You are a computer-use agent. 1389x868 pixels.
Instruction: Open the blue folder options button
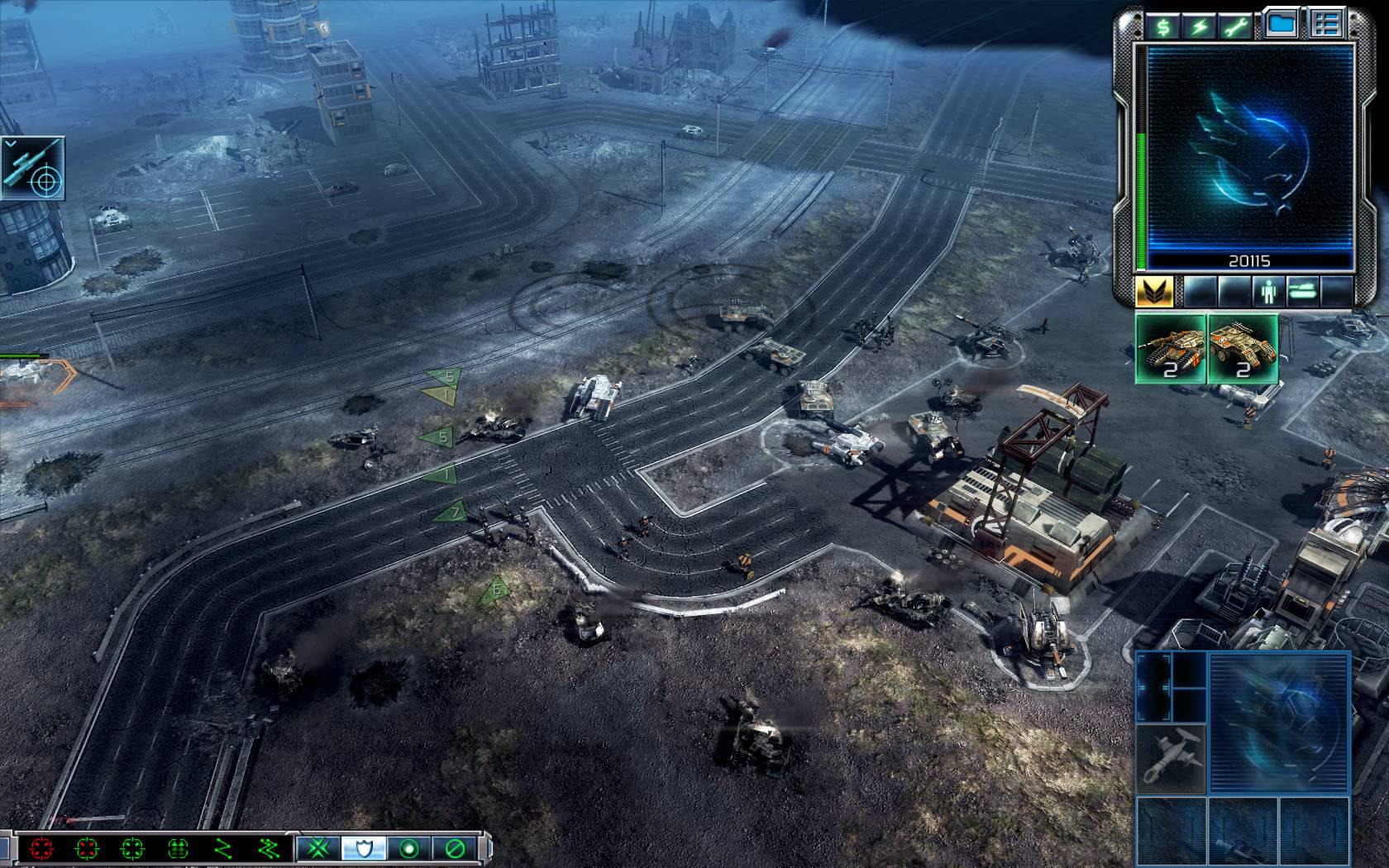click(1281, 25)
